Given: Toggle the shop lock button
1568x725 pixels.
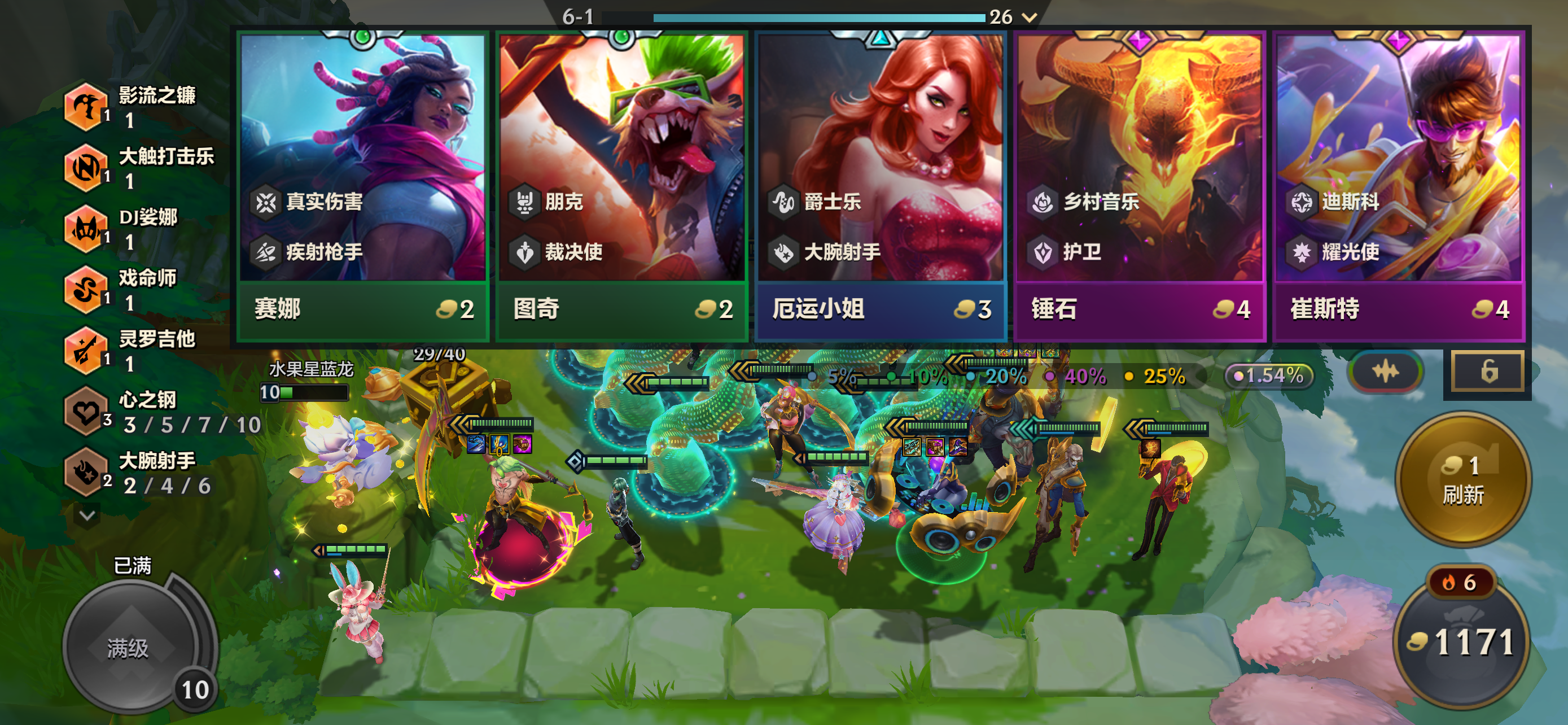Looking at the screenshot, I should coord(1488,372).
